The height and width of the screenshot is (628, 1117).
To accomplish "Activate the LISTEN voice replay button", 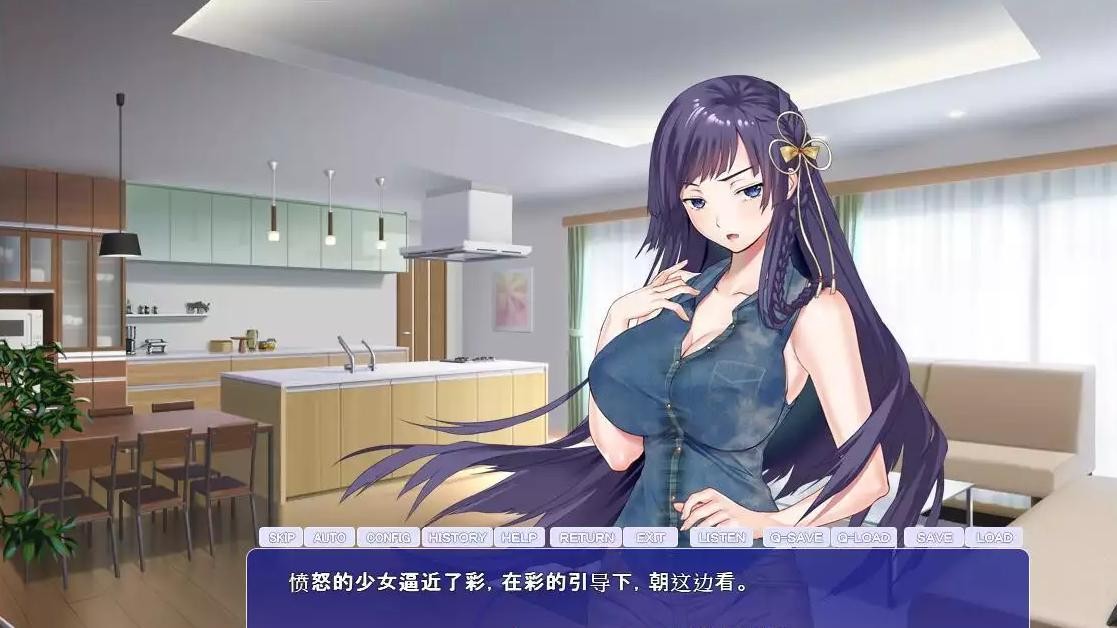I will click(722, 537).
